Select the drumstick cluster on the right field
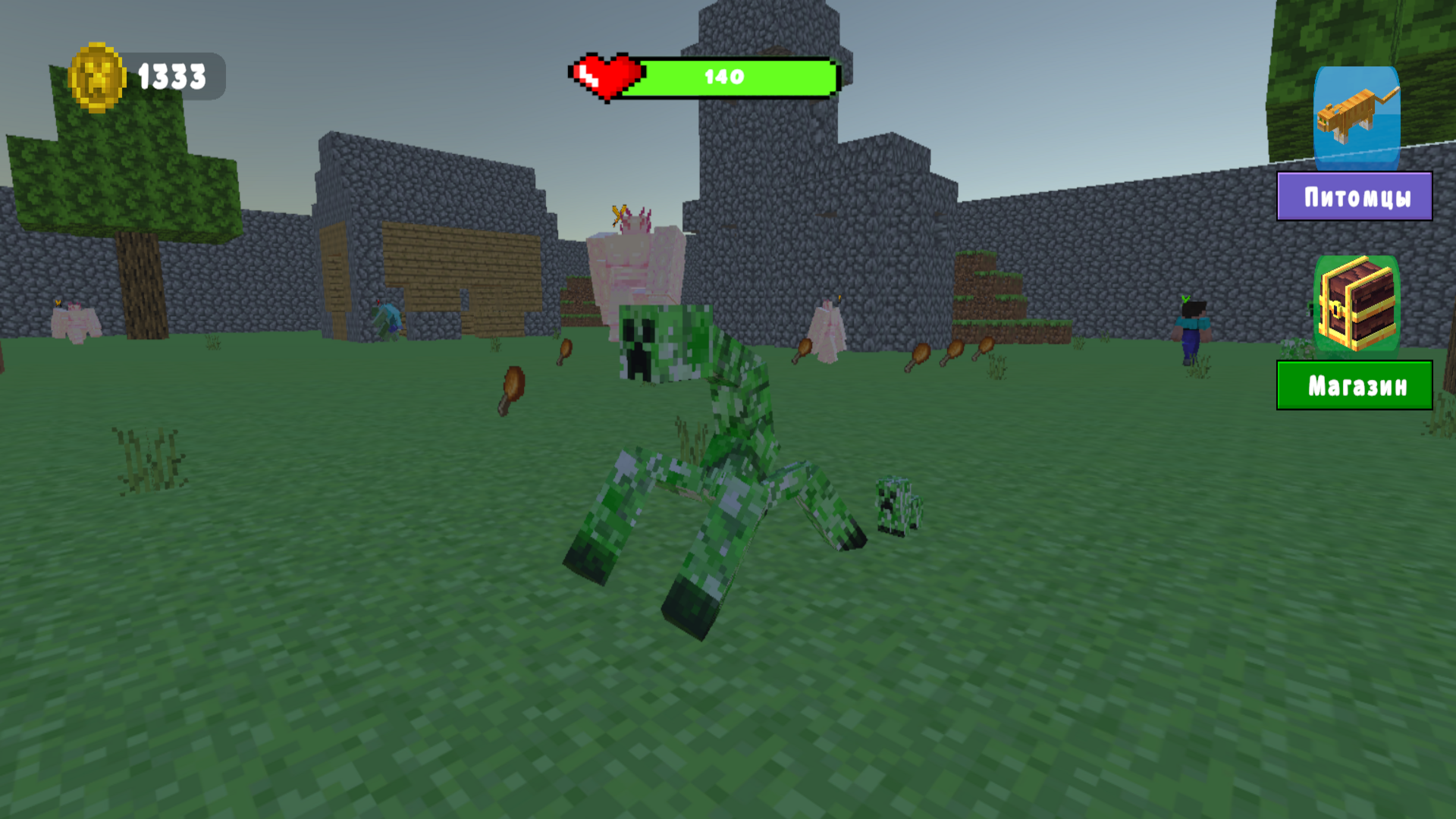This screenshot has width=1456, height=819. [948, 353]
